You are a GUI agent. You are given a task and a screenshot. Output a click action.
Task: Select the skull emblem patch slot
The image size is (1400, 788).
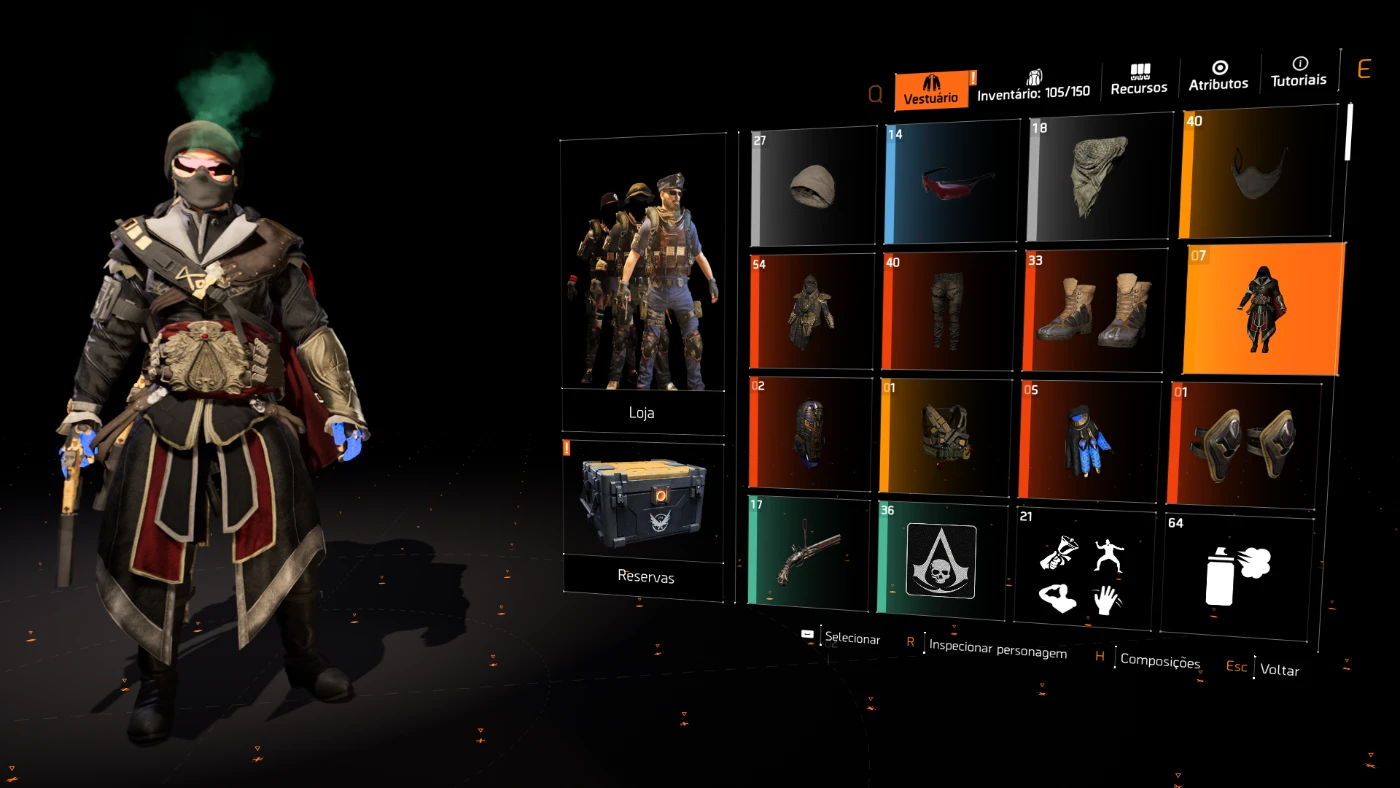[941, 560]
